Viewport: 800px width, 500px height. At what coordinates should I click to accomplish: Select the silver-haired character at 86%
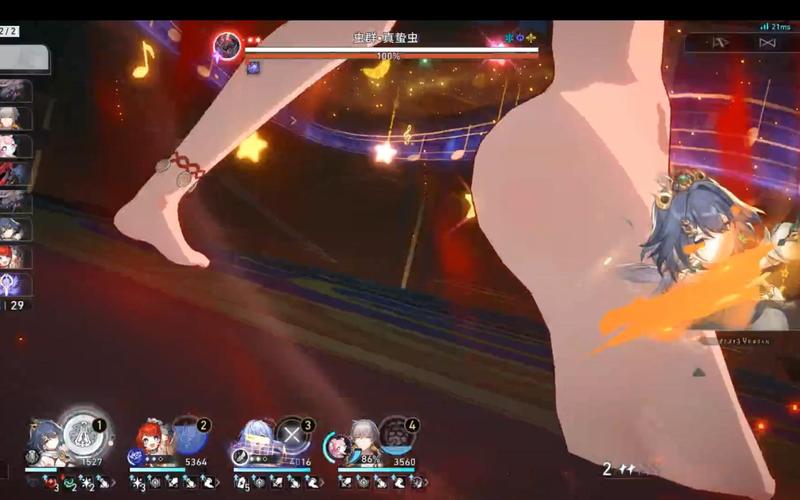coord(360,438)
